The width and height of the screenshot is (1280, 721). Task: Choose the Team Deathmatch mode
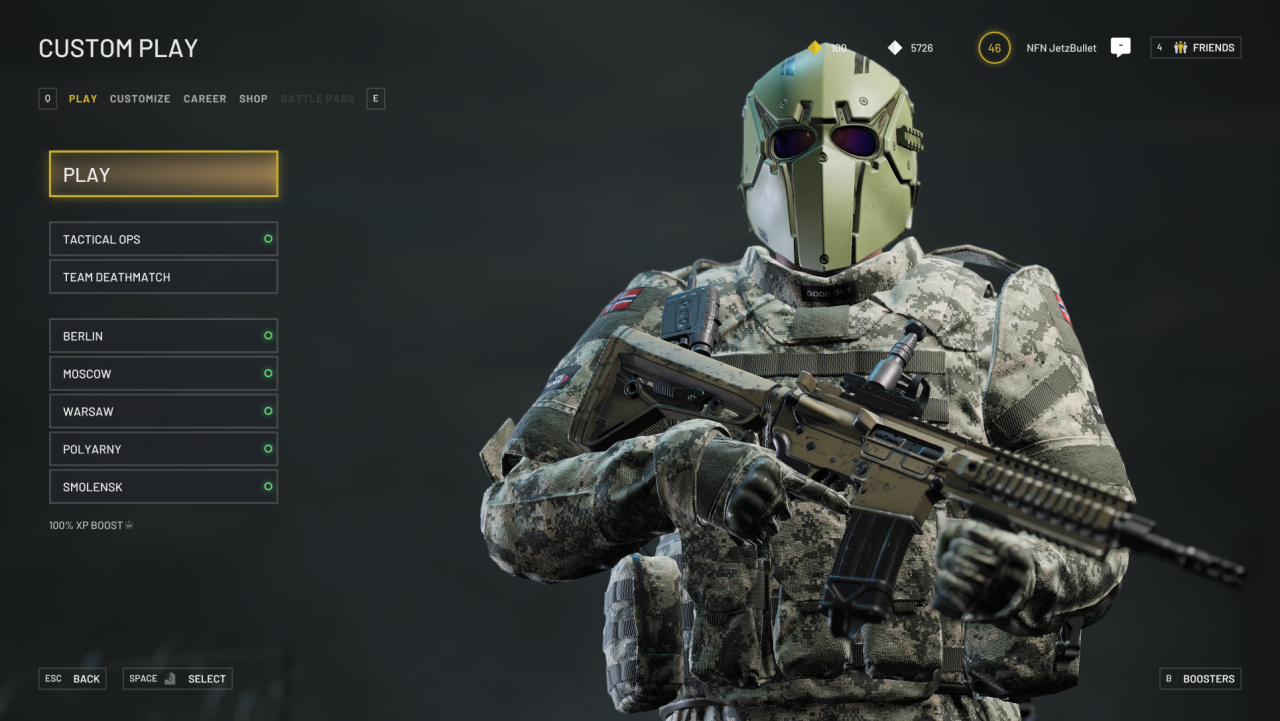[x=163, y=277]
